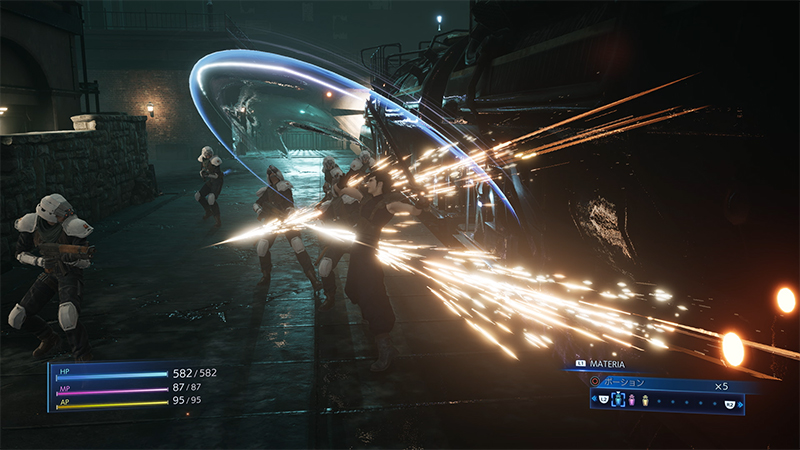The image size is (800, 450).
Task: Cycle items with the right arrow
Action: (x=741, y=403)
